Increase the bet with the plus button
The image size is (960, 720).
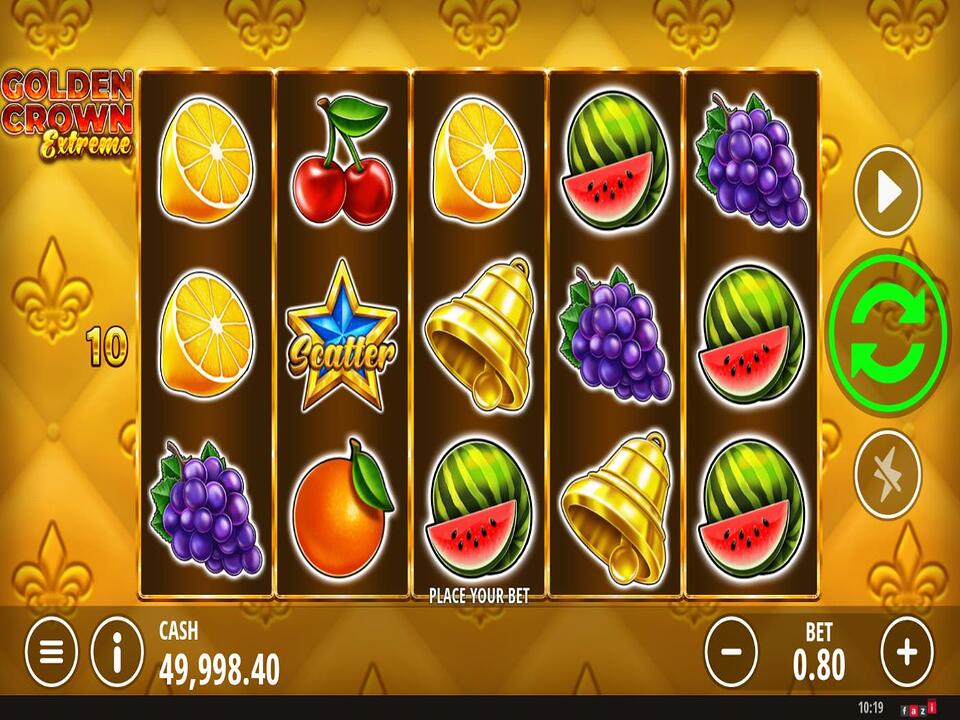(906, 652)
